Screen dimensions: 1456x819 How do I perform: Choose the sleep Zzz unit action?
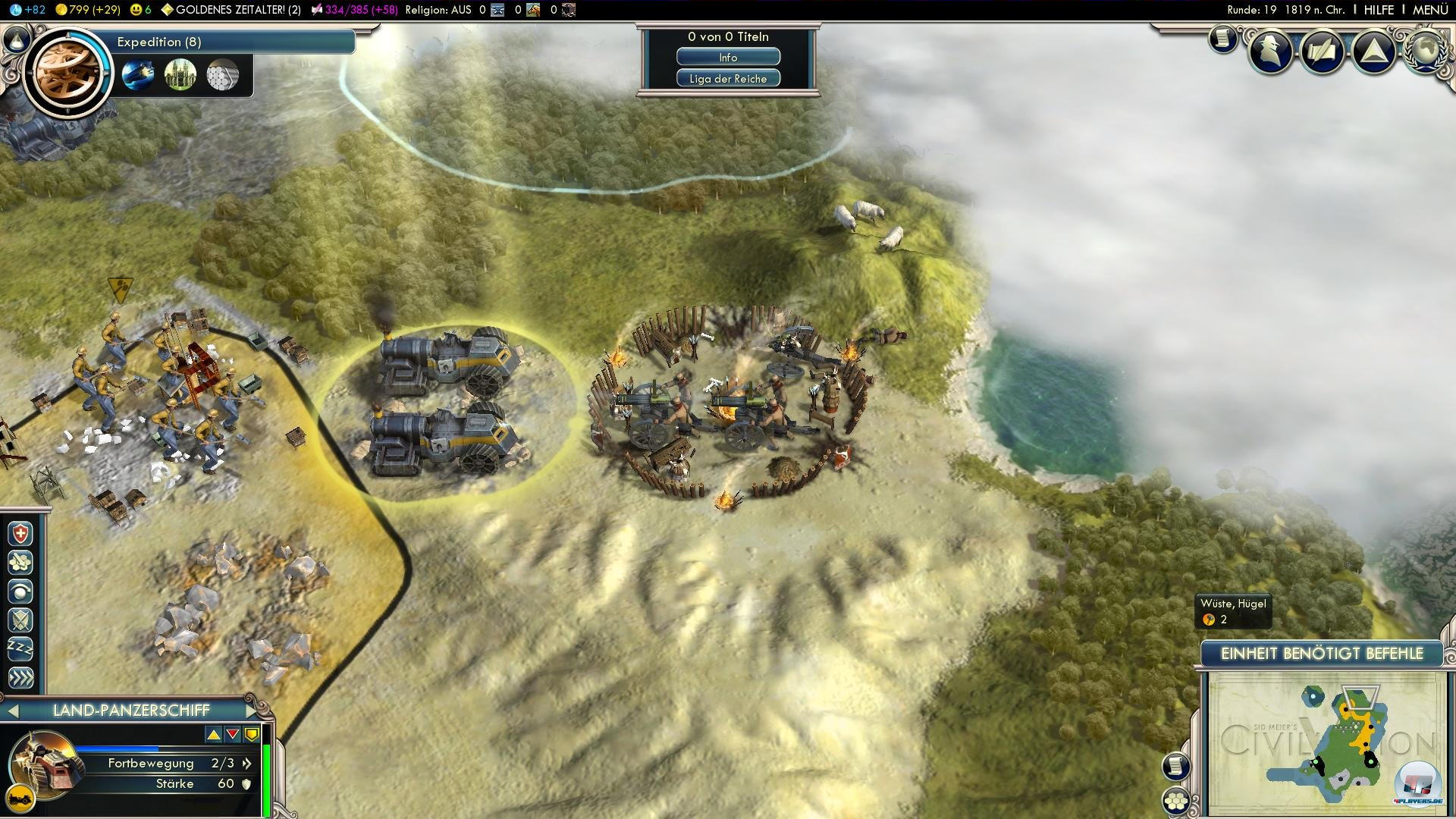click(20, 649)
